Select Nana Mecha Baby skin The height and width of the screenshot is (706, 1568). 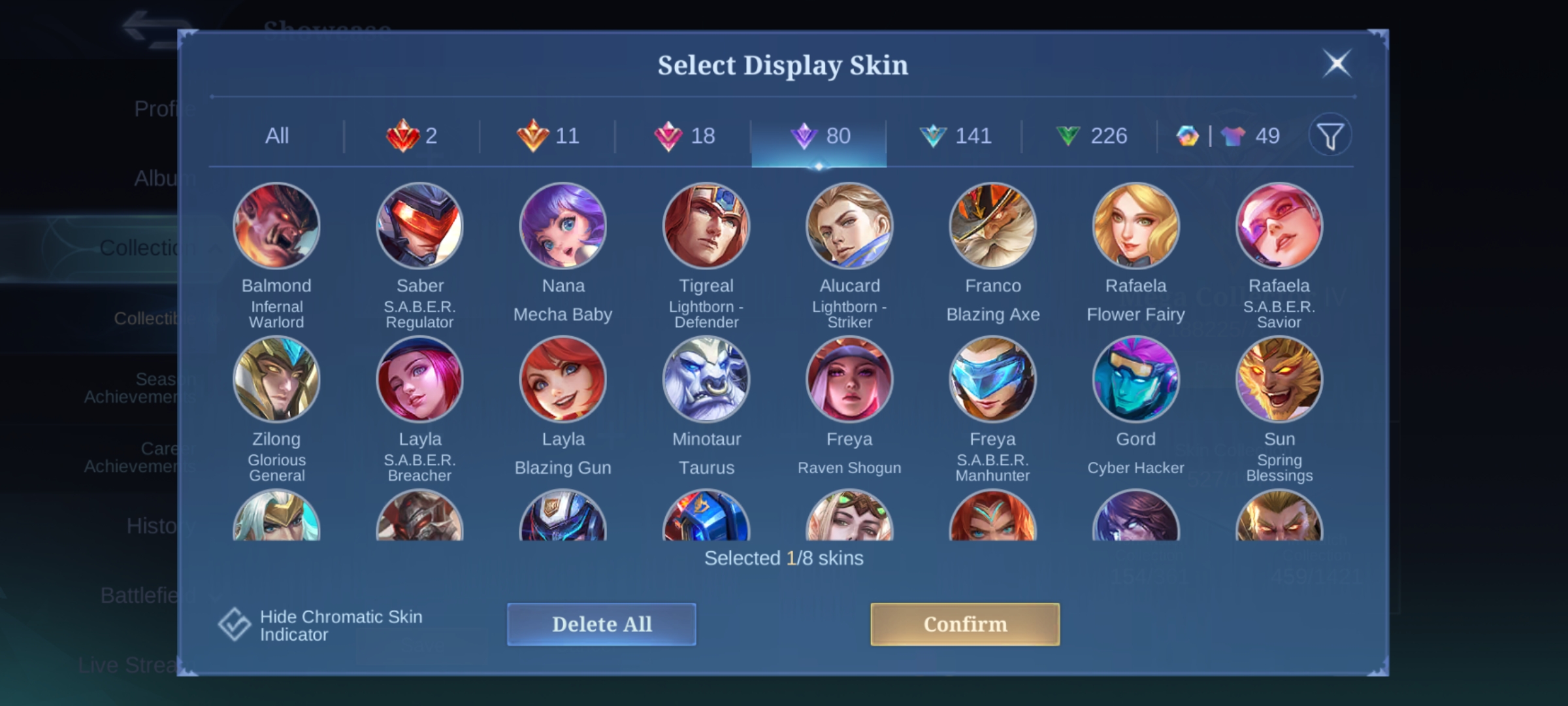(563, 226)
